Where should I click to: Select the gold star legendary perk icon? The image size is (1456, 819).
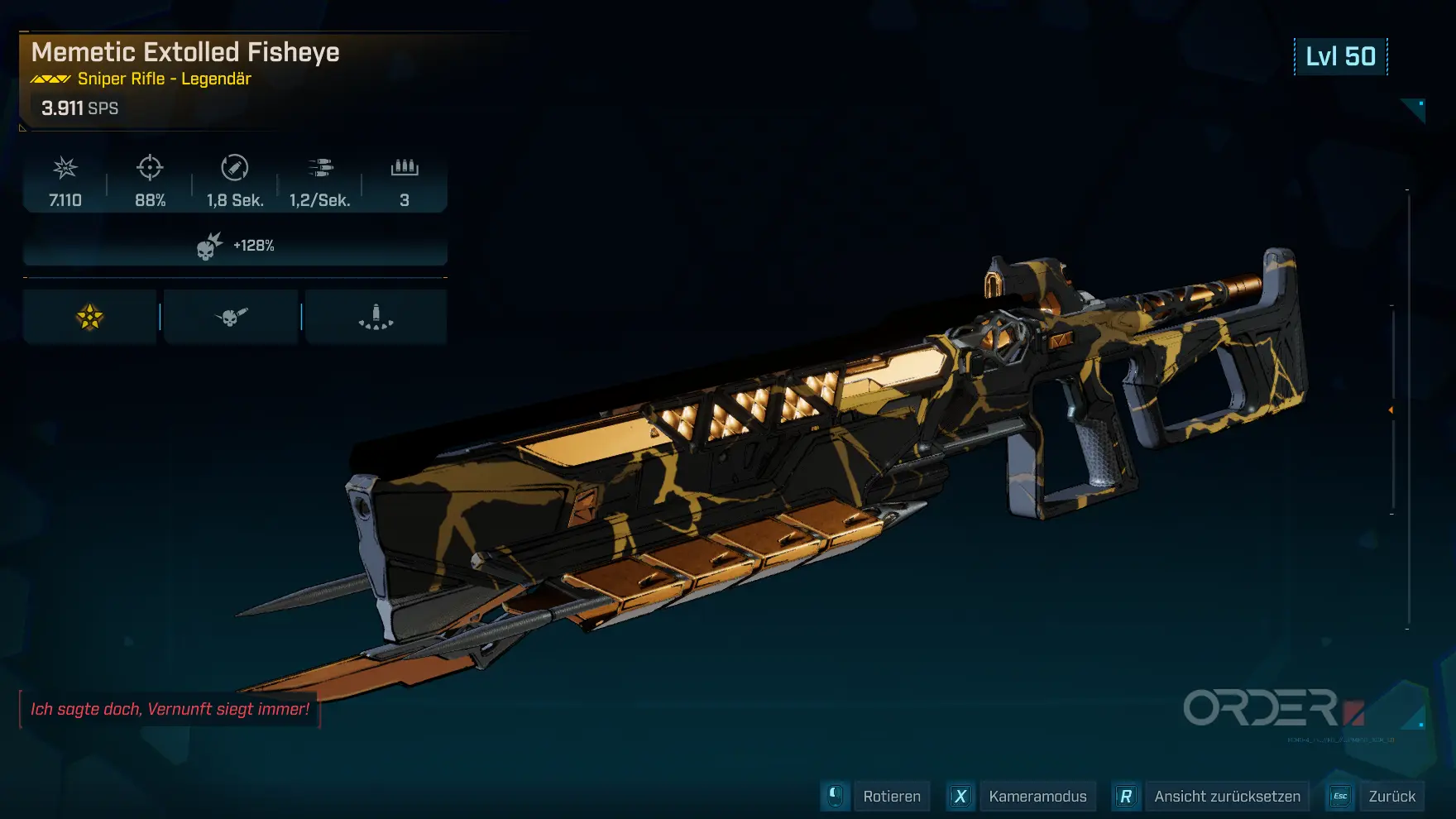click(x=89, y=317)
